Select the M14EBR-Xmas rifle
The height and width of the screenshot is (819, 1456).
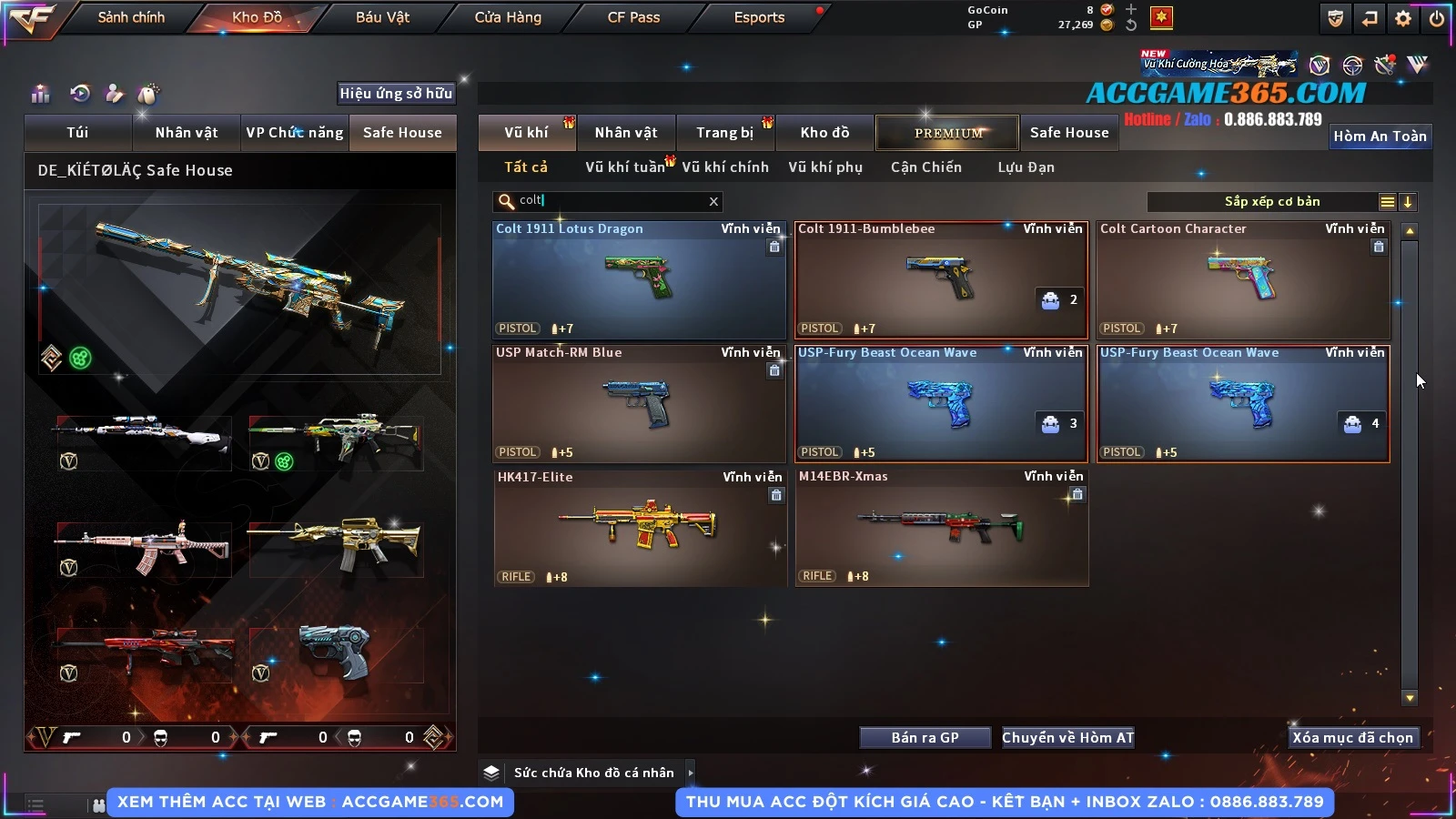pyautogui.click(x=941, y=528)
